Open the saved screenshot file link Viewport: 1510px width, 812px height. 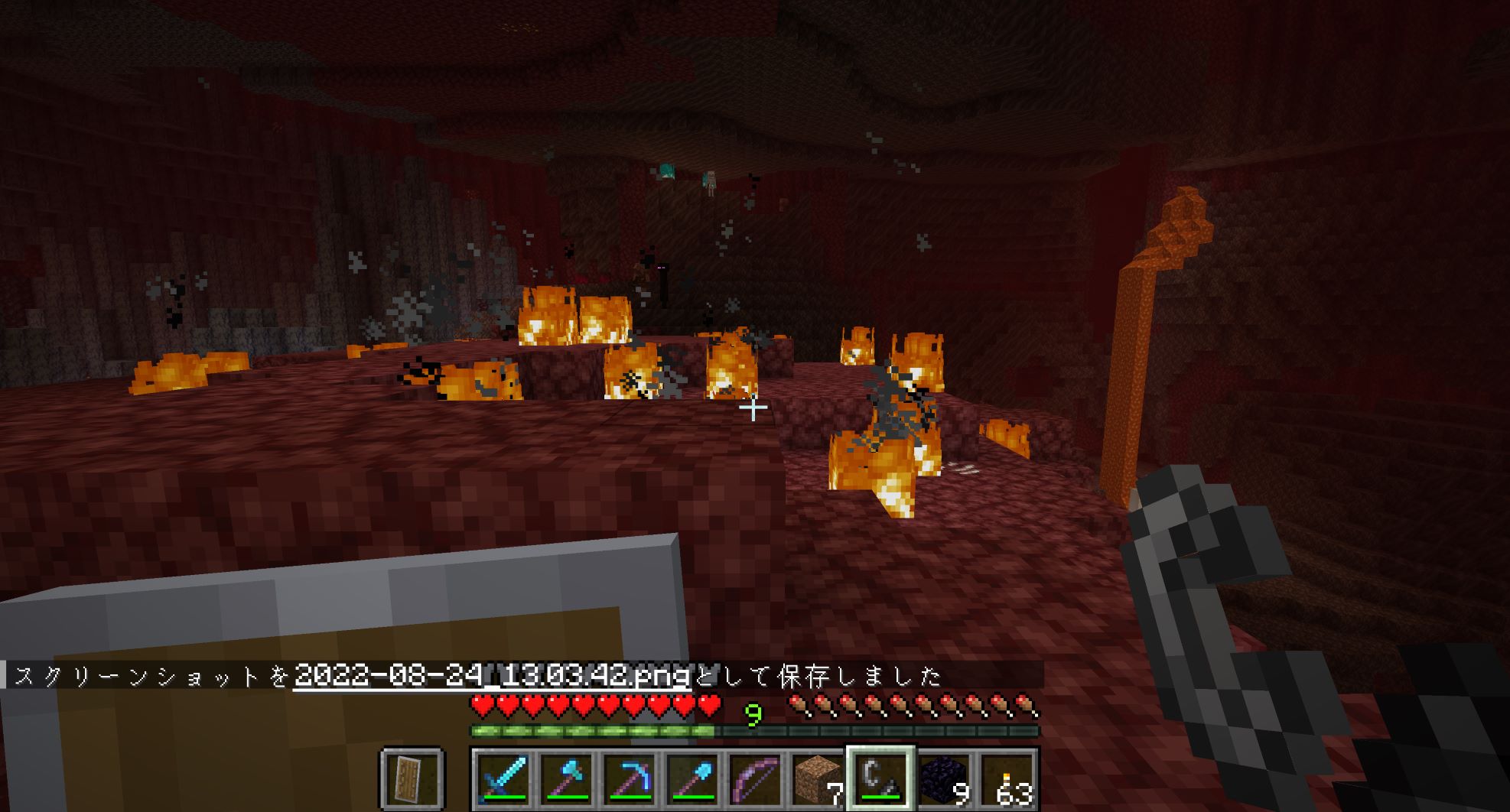(492, 676)
